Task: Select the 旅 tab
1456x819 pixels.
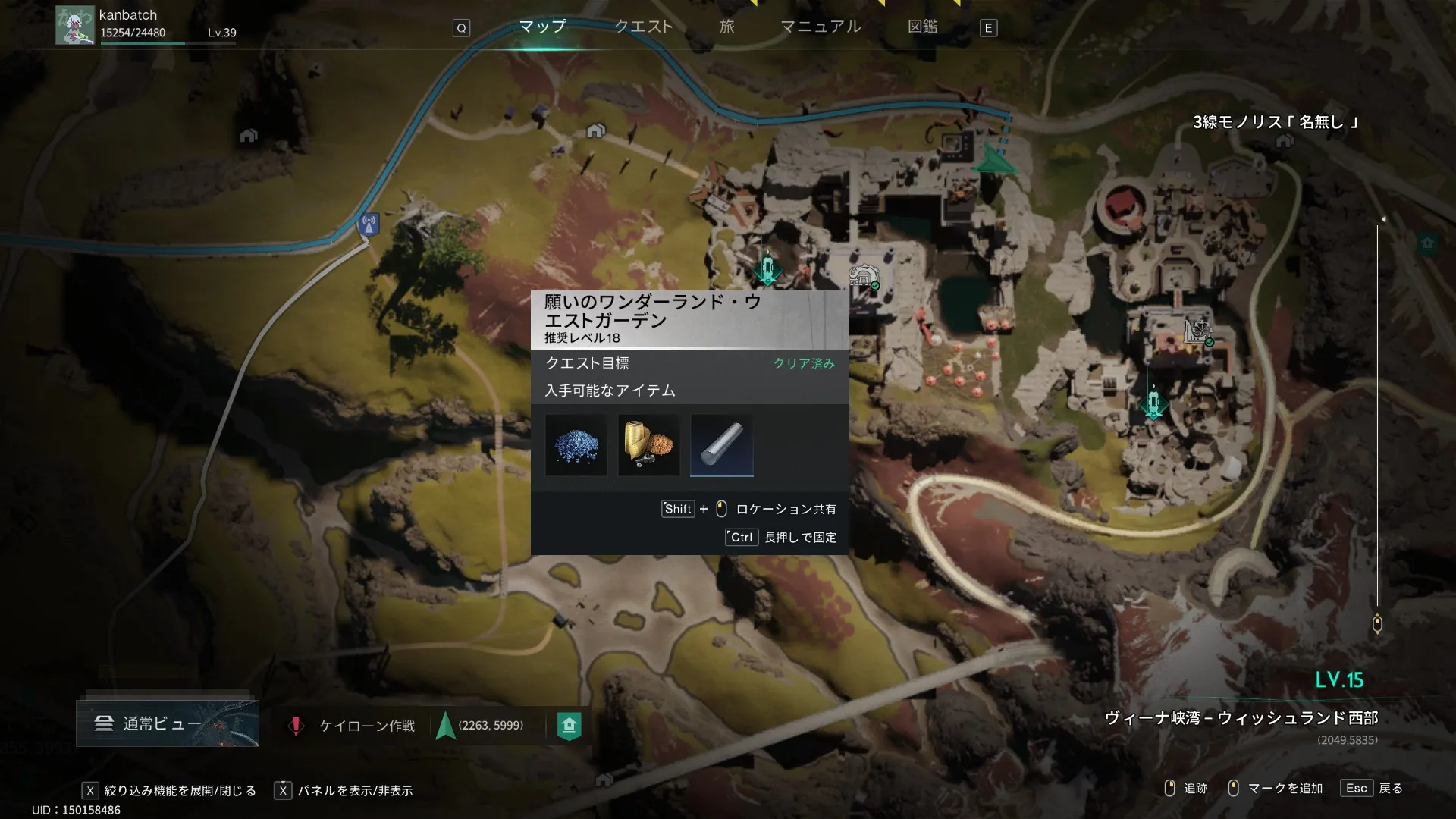Action: pyautogui.click(x=726, y=27)
